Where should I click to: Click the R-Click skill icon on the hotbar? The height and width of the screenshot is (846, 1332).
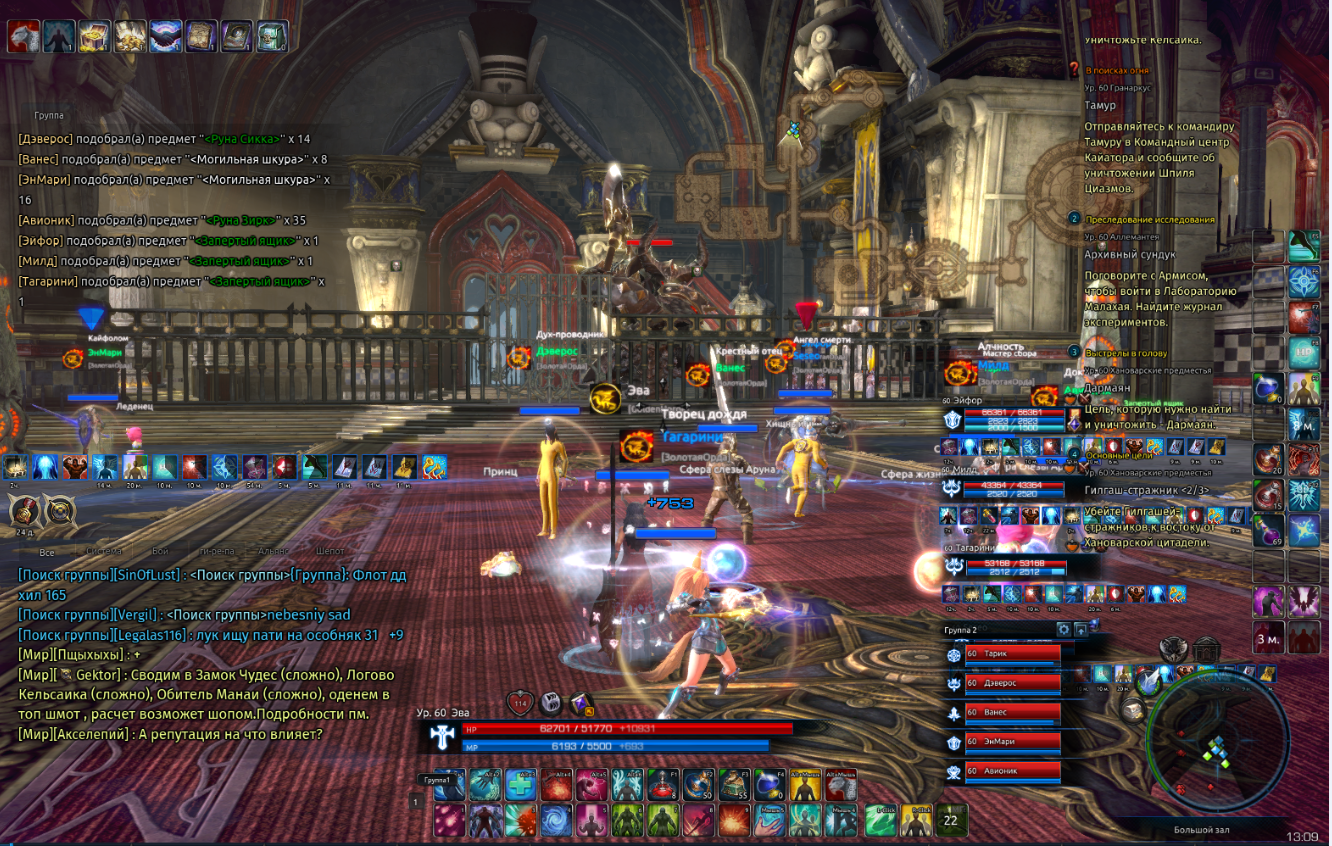click(x=915, y=821)
